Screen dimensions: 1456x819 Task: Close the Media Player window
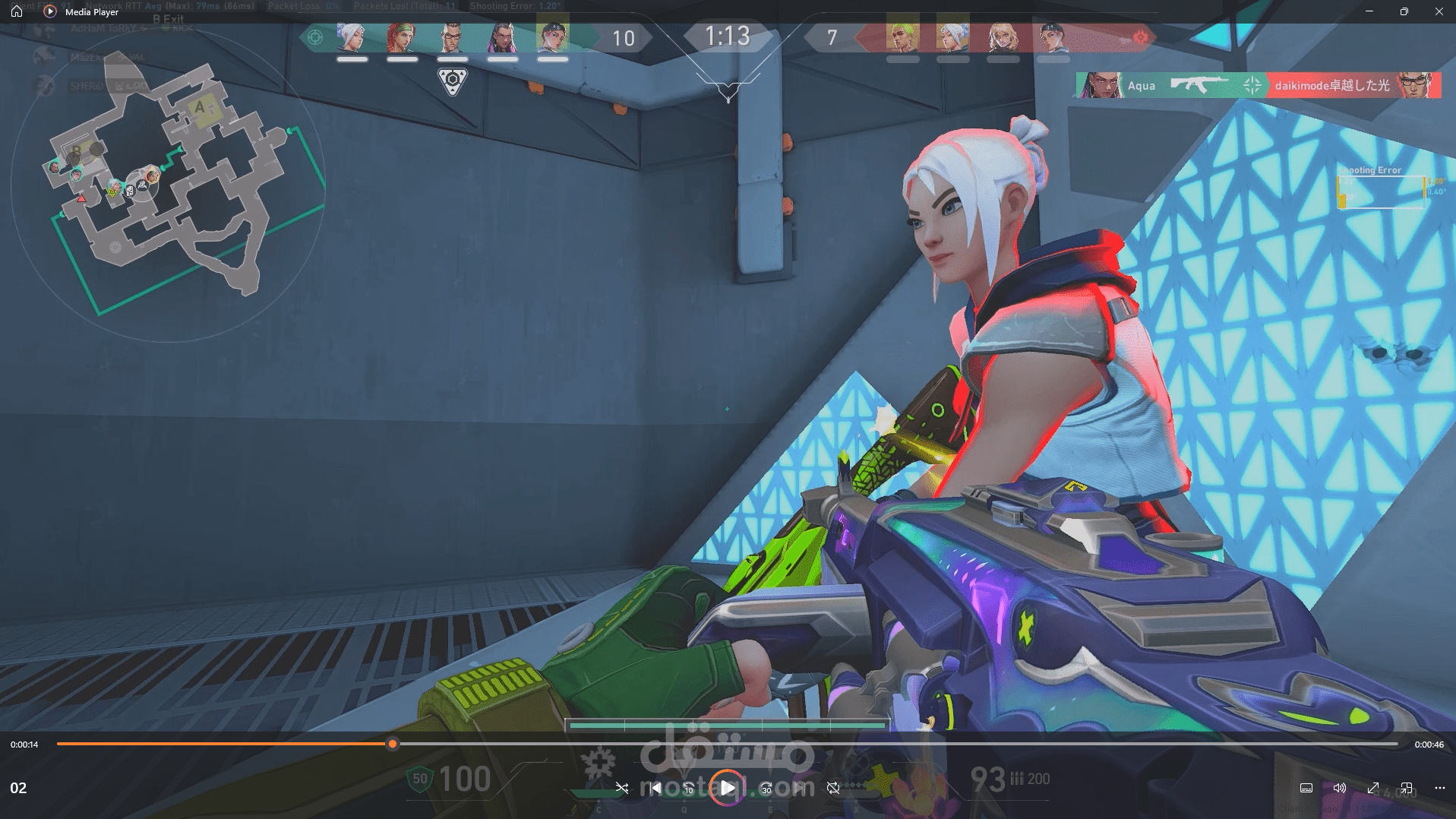click(x=1439, y=11)
